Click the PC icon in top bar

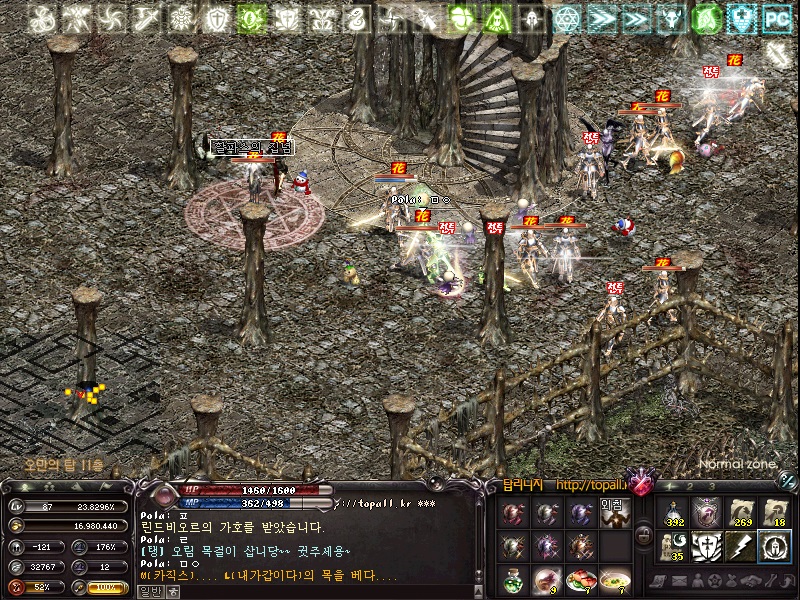[777, 17]
